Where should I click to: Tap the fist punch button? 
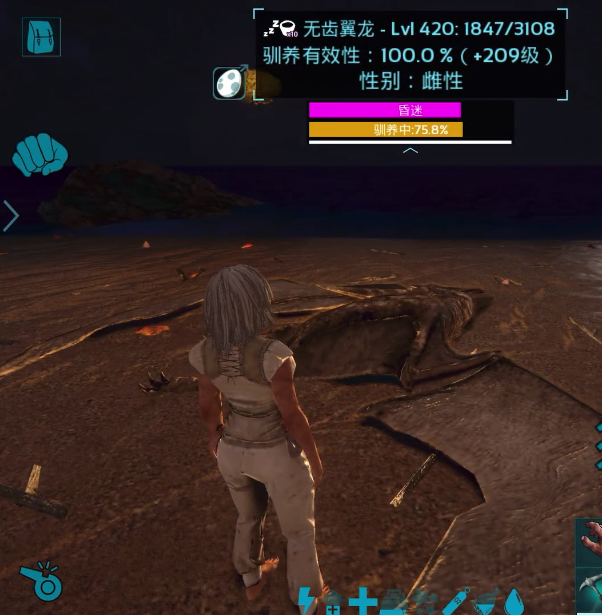point(39,155)
